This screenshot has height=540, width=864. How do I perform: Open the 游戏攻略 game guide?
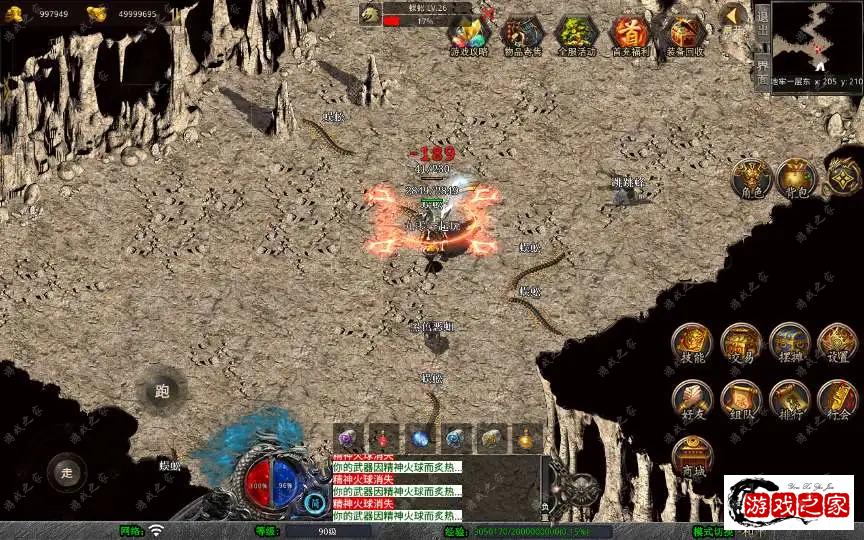(x=468, y=36)
